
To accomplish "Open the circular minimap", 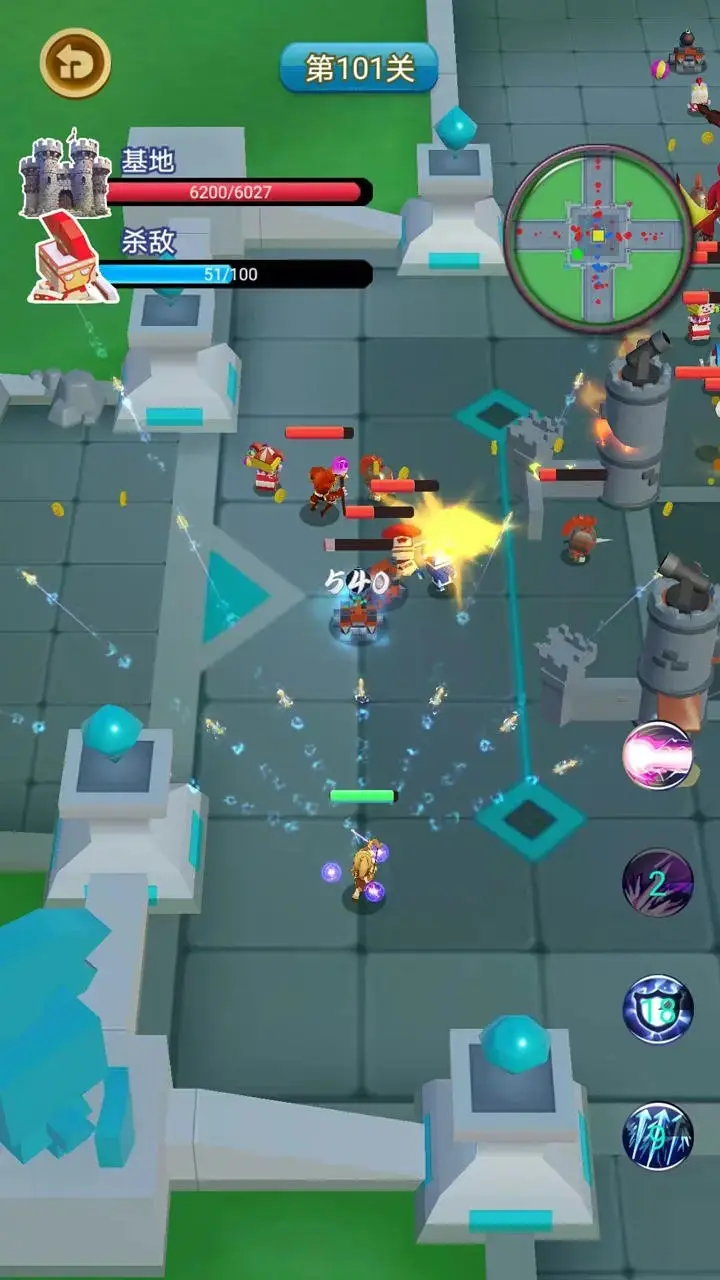I will click(598, 237).
